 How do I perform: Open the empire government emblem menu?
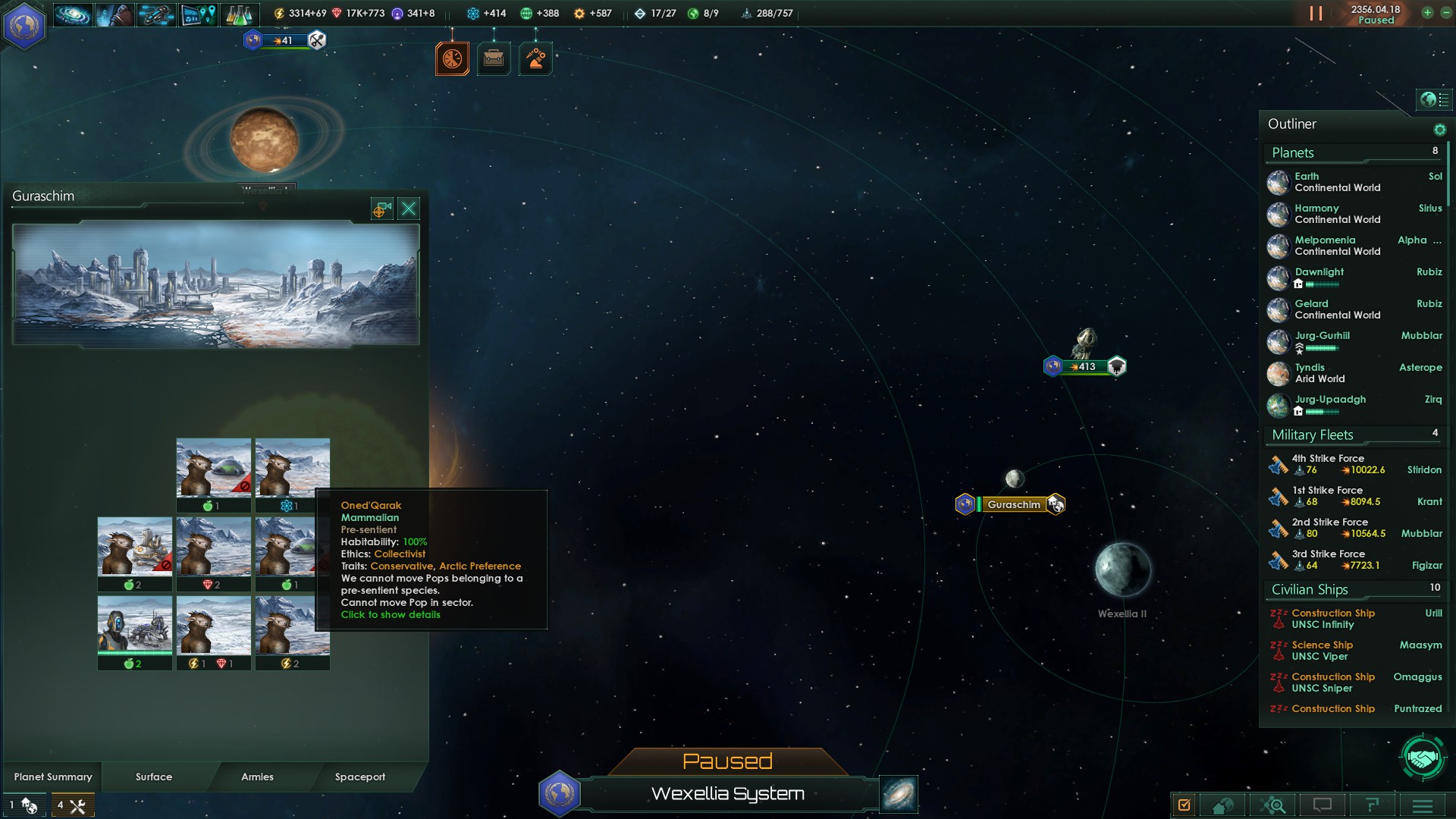coord(24,26)
